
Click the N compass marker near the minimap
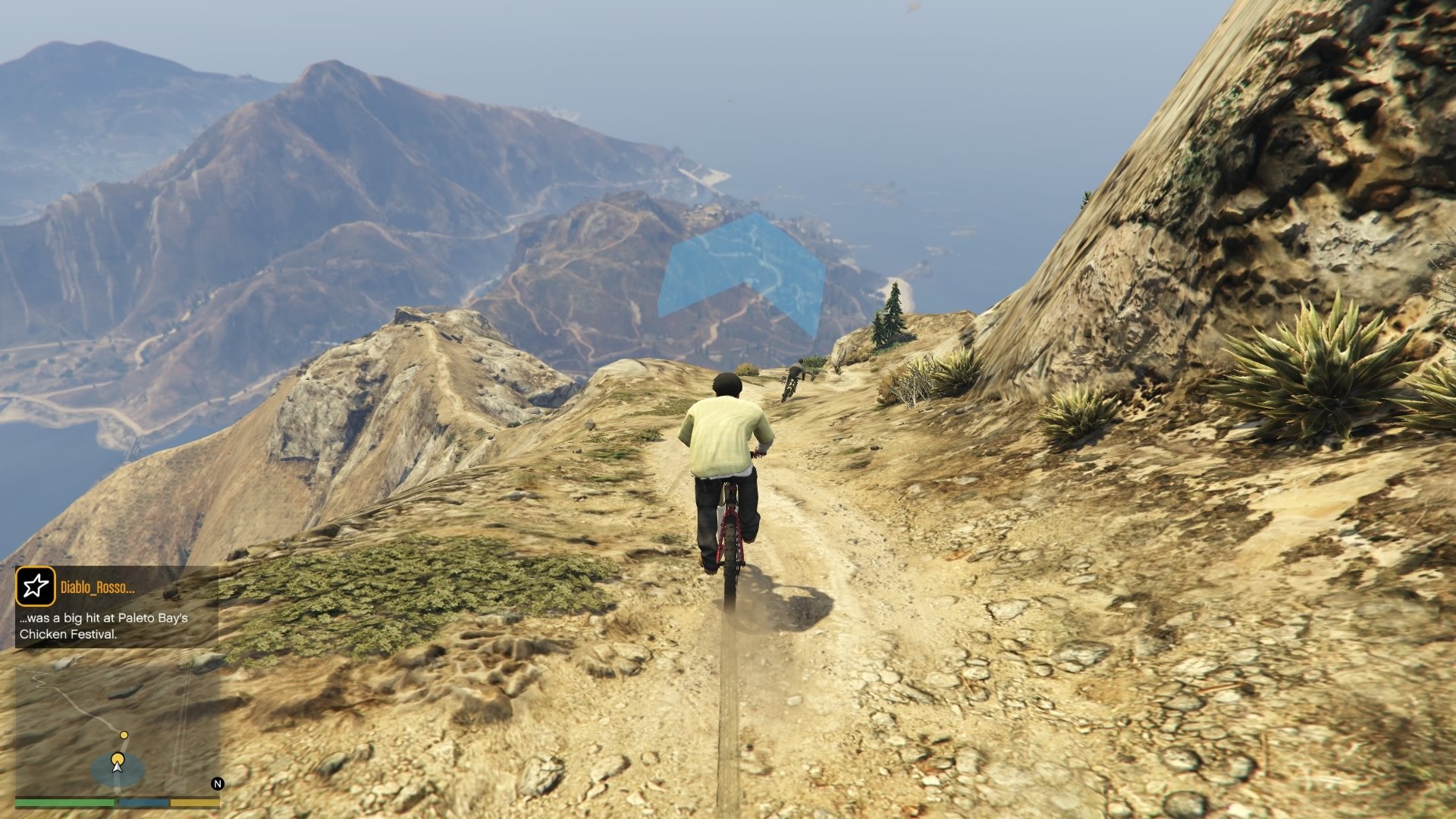point(217,783)
